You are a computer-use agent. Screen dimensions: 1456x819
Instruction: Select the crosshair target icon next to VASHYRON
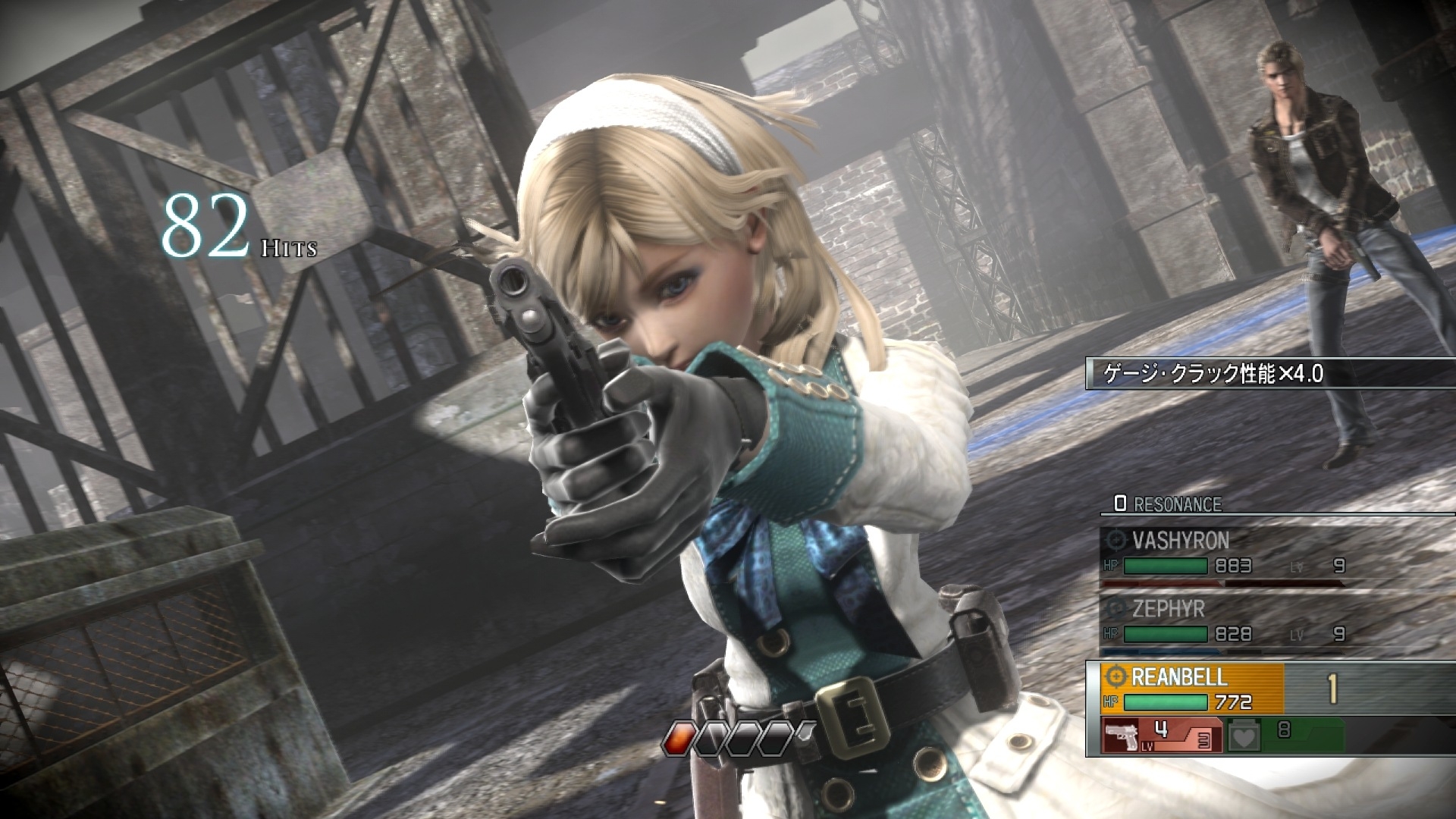coord(1116,540)
